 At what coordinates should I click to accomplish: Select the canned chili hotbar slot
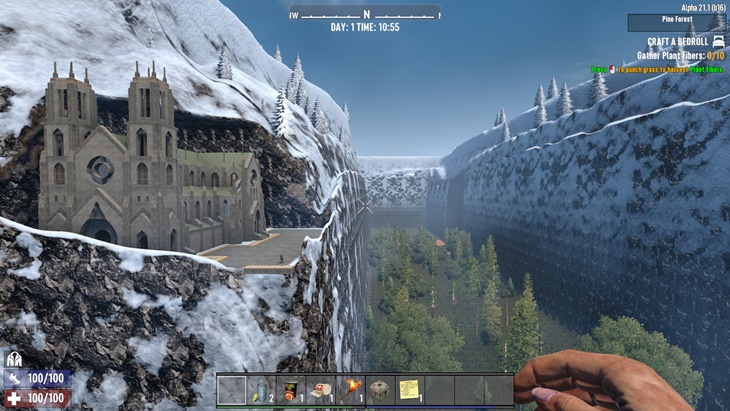point(291,389)
